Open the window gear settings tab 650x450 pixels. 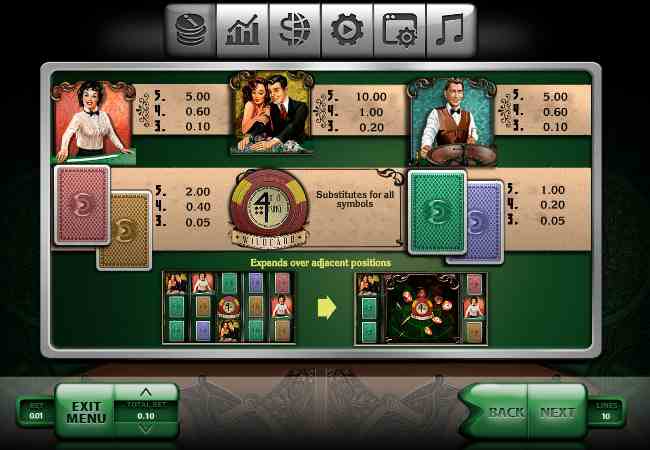click(x=398, y=30)
